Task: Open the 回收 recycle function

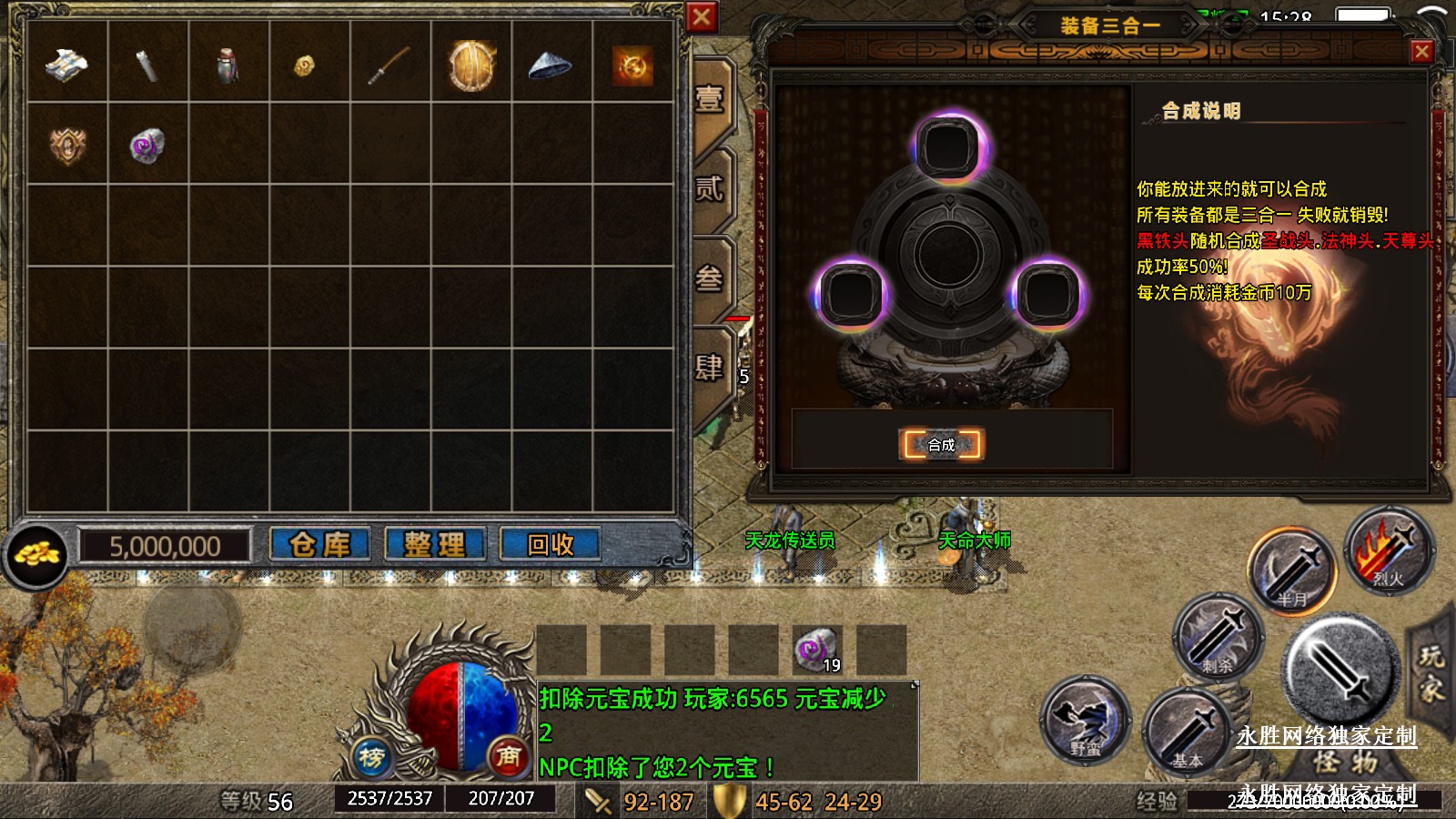Action: click(550, 545)
